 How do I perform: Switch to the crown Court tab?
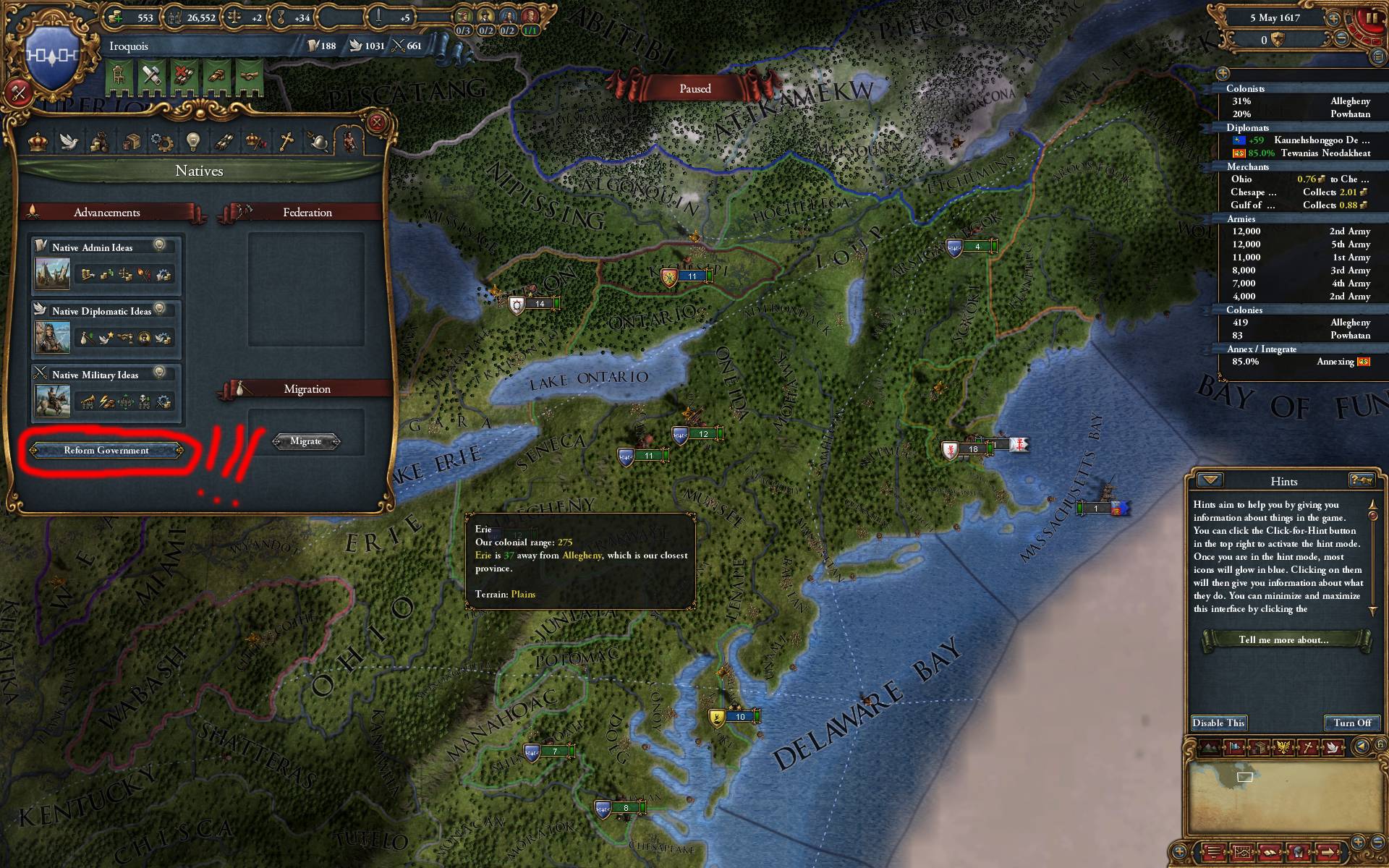click(38, 142)
